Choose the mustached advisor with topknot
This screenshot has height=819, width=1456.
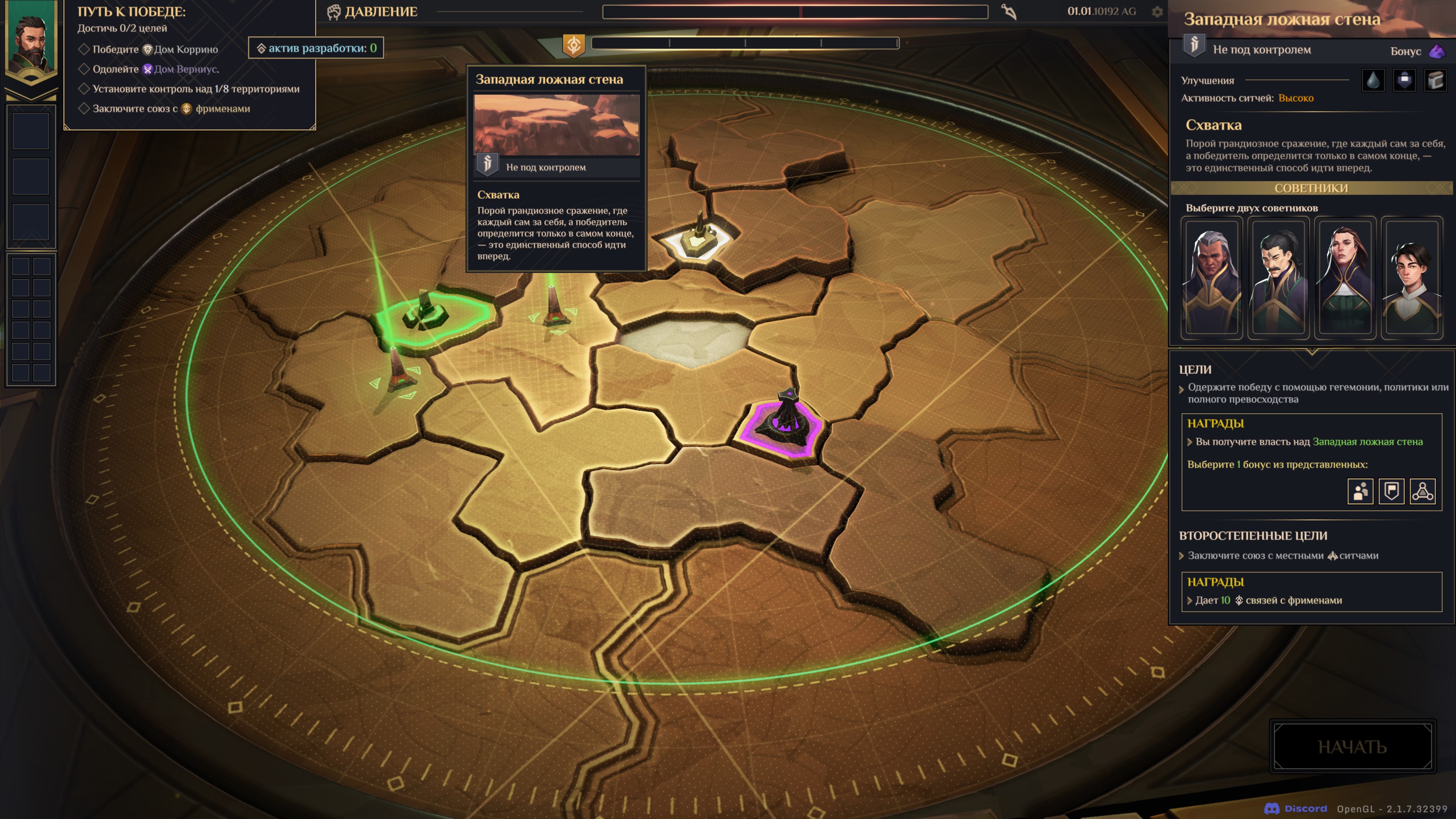click(1278, 278)
